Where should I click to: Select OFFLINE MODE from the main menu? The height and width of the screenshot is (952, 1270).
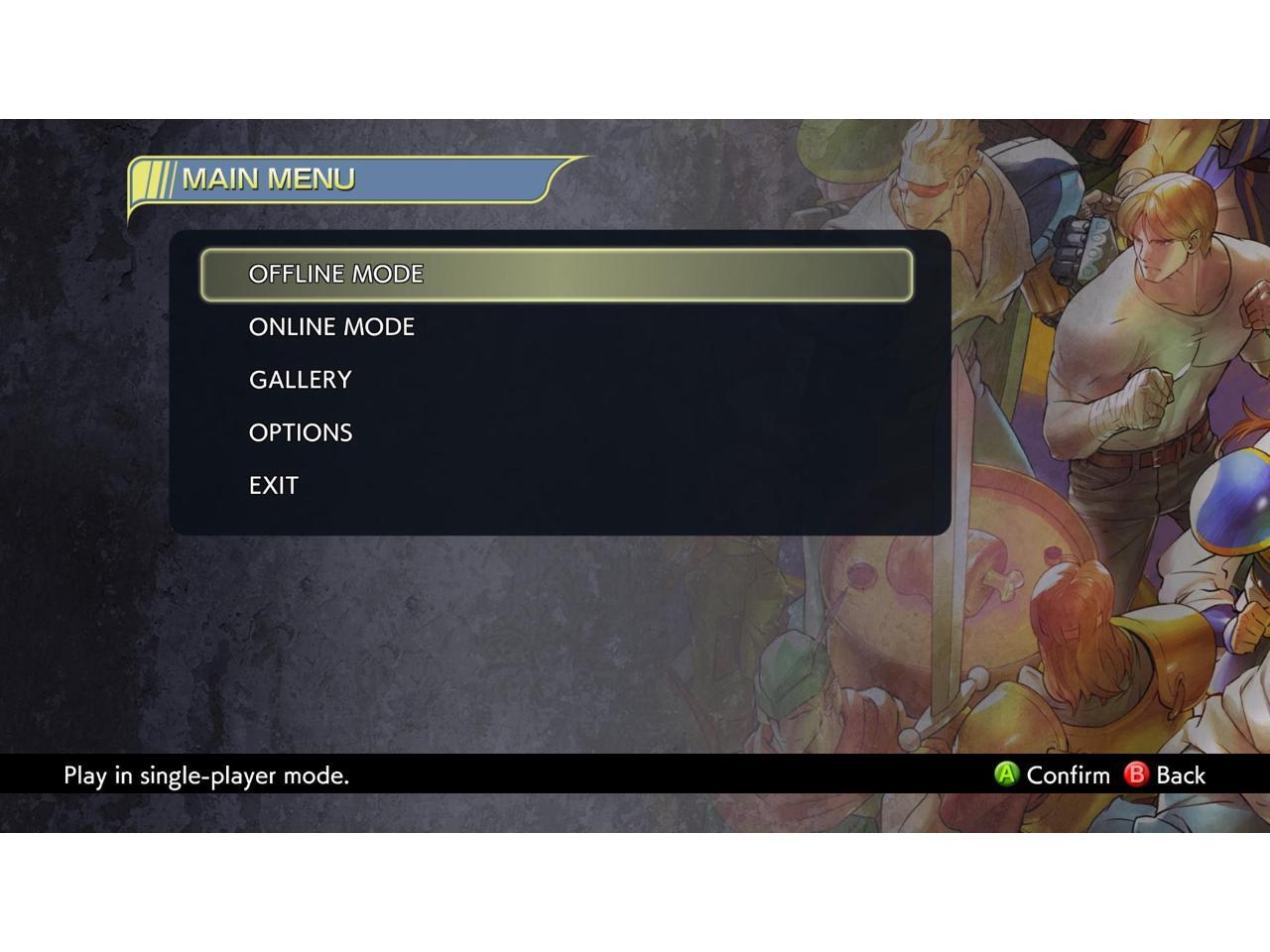tap(336, 275)
